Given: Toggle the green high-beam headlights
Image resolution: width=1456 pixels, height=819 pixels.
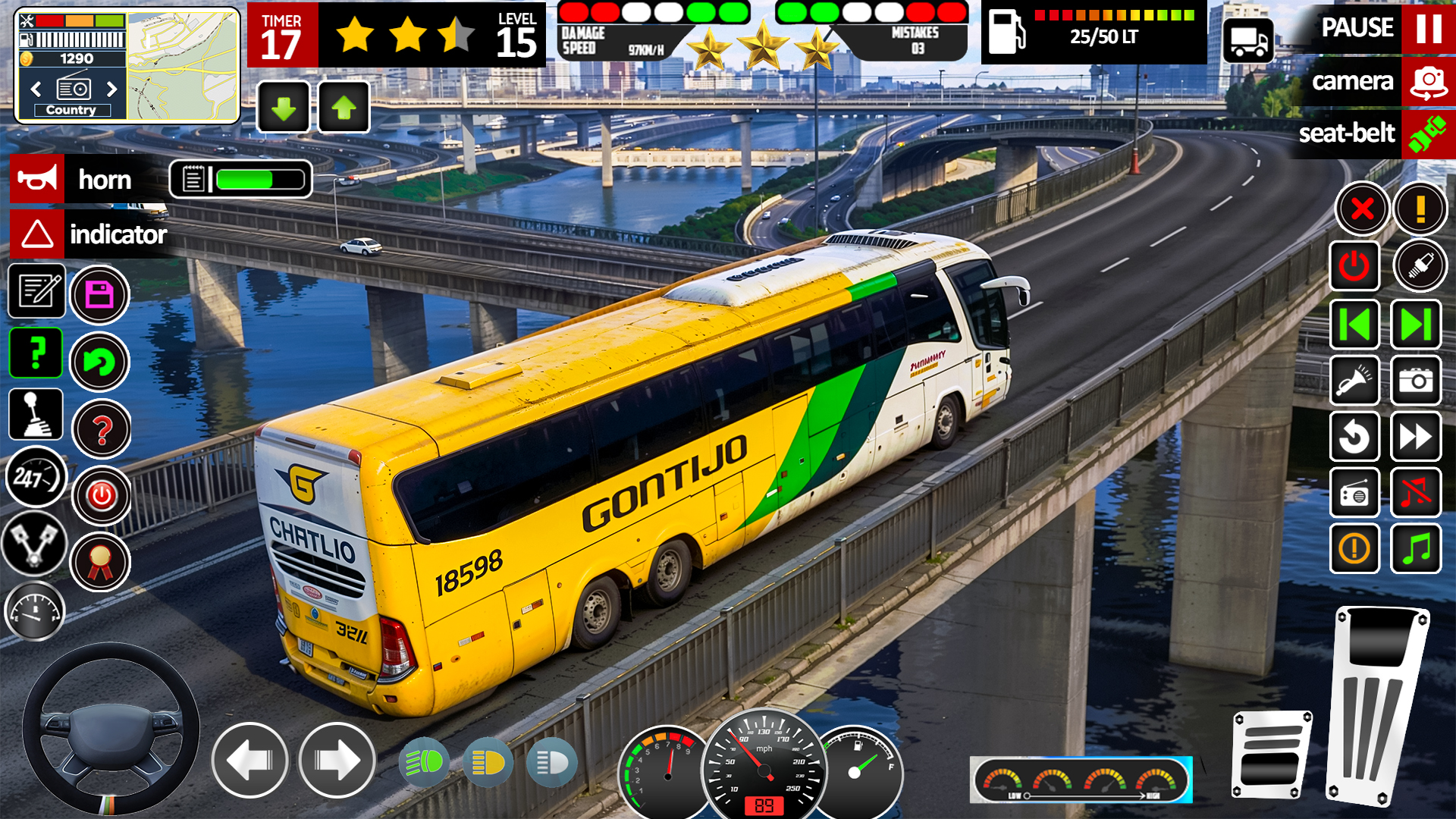Looking at the screenshot, I should pos(423,761).
